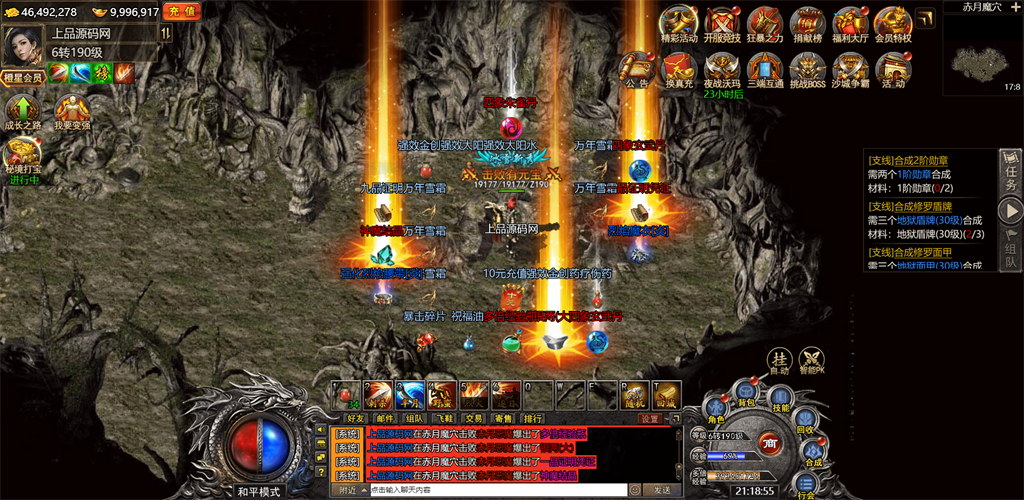Open the 挑战BOSS menu
Screen dimensions: 1024x500
point(808,70)
